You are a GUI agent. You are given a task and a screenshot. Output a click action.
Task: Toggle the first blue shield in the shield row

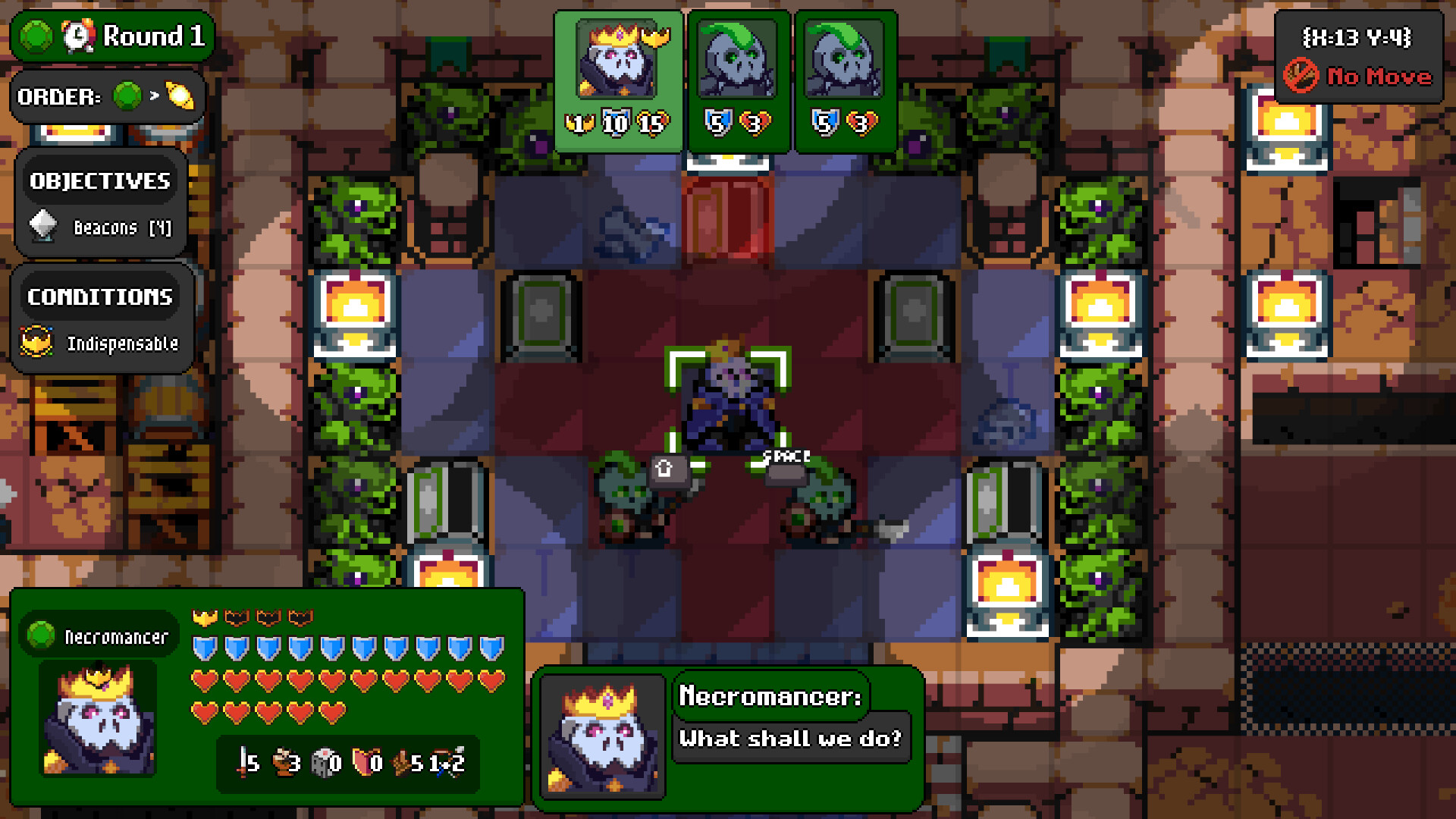[203, 646]
